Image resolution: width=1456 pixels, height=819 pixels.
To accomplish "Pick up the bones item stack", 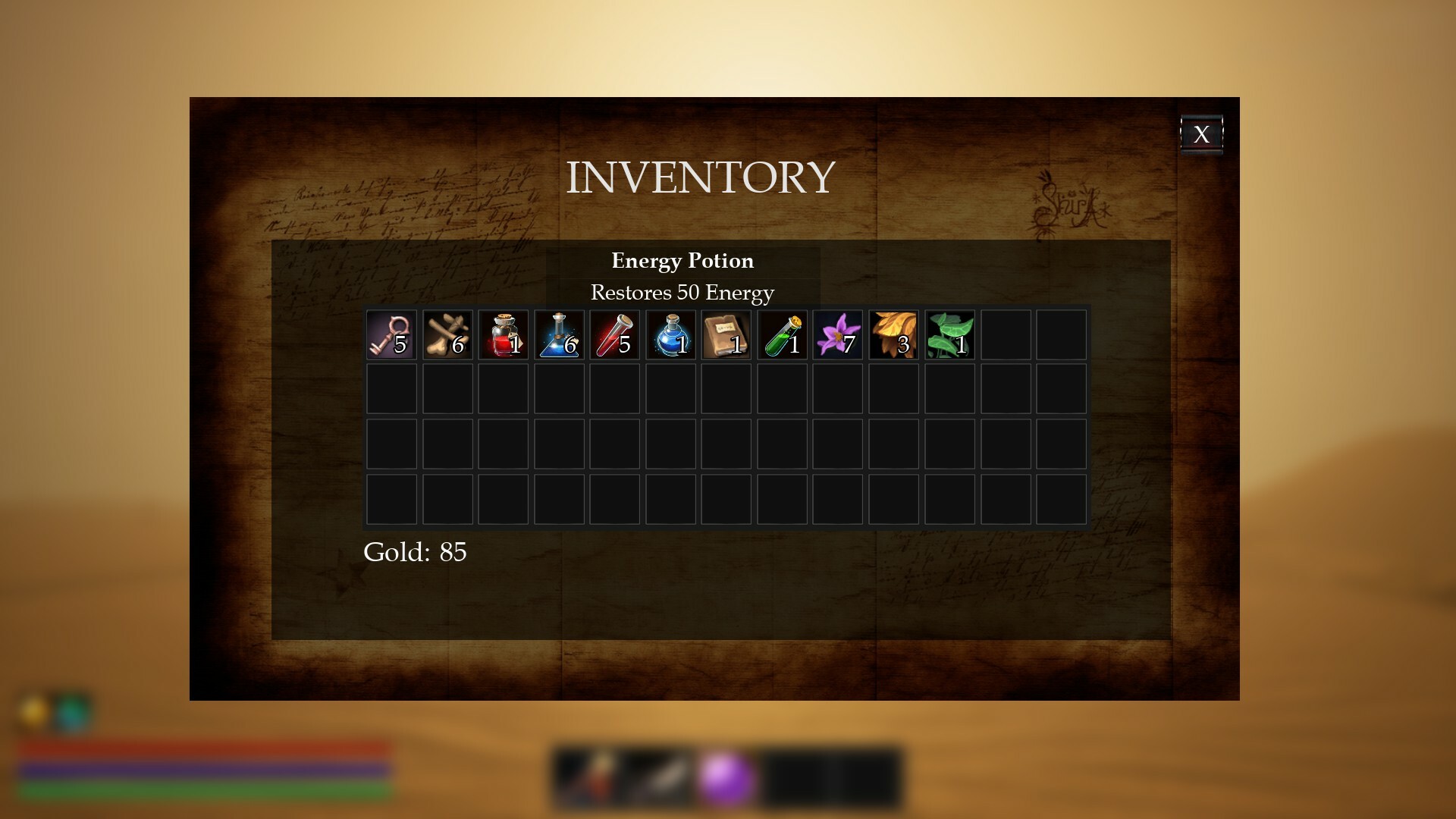I will (447, 334).
